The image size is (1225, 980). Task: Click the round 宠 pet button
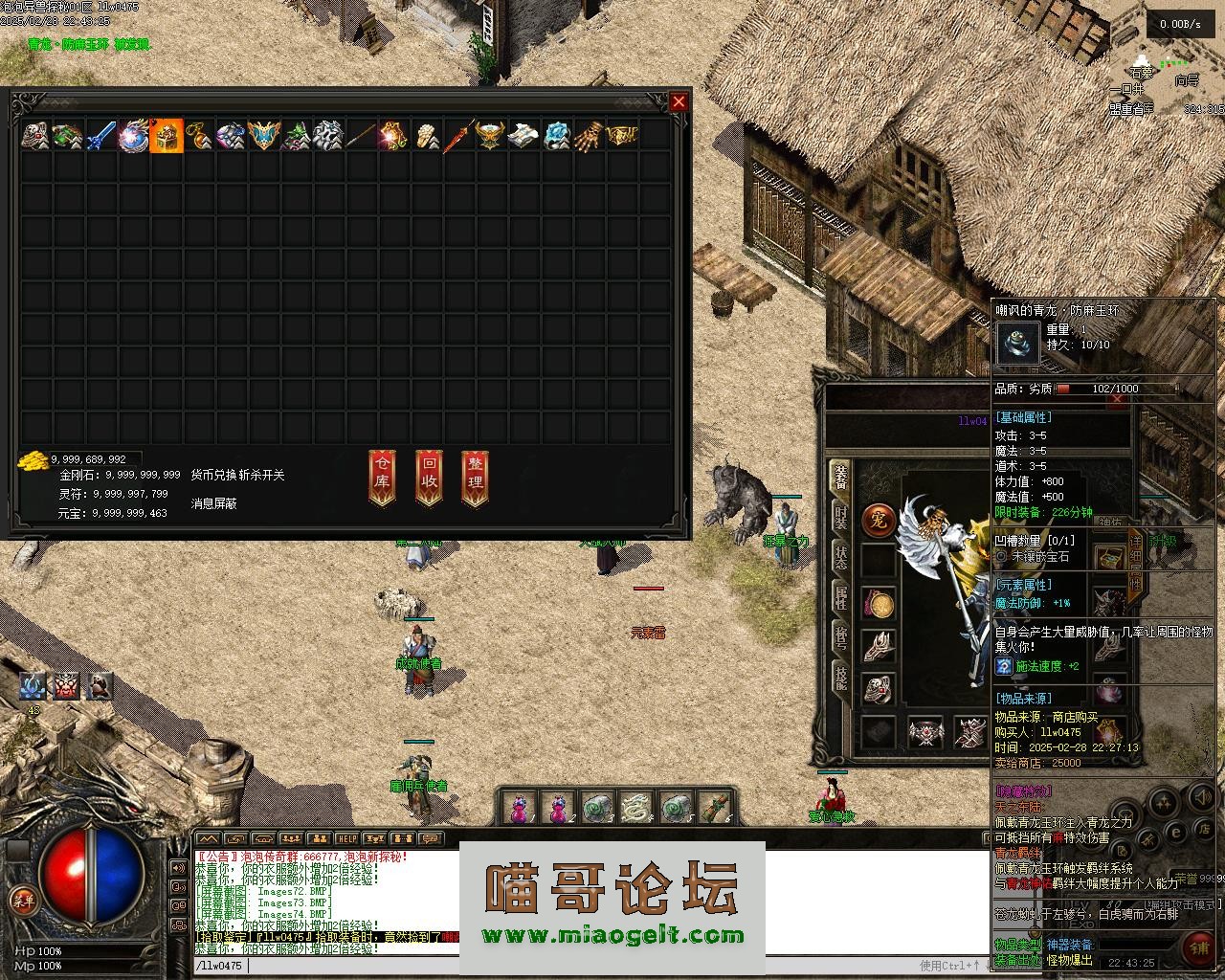pyautogui.click(x=879, y=519)
